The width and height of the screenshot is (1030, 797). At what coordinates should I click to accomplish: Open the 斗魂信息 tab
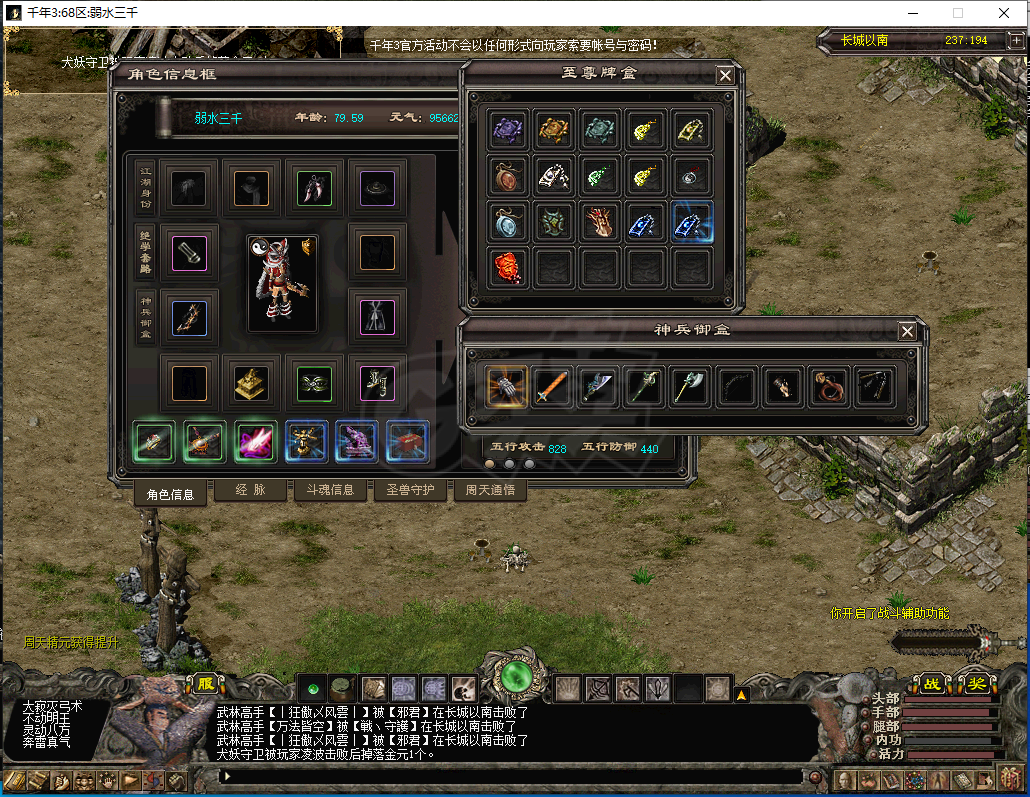click(x=329, y=490)
